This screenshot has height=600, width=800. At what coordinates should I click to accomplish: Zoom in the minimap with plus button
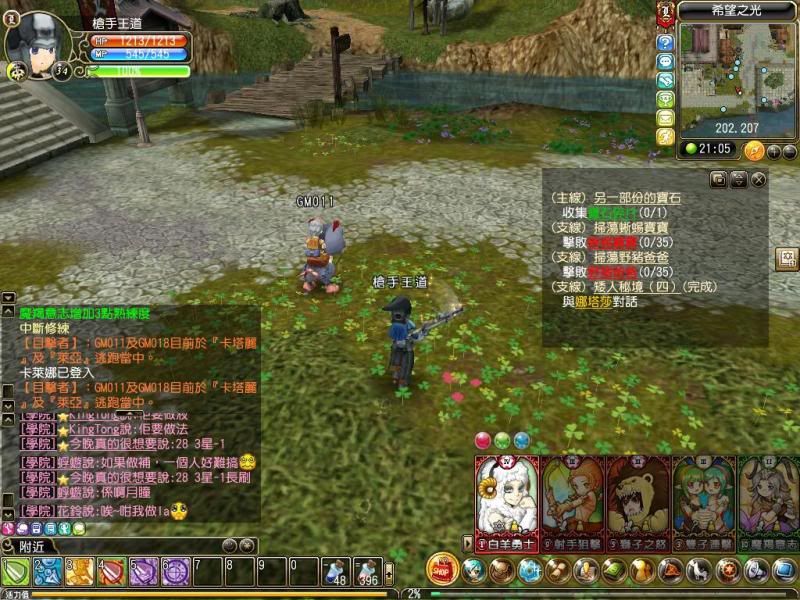tap(773, 151)
